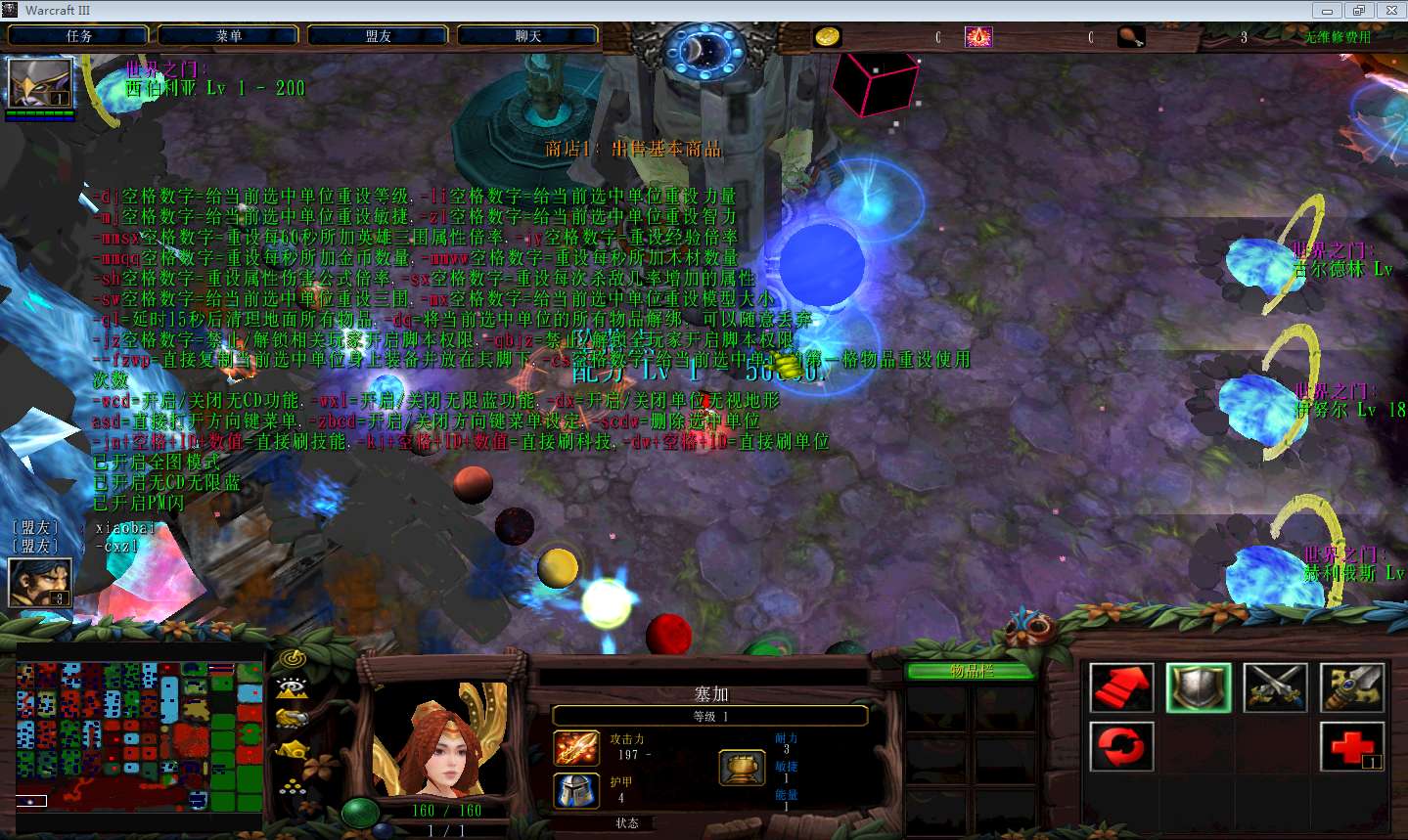This screenshot has width=1408, height=840.
Task: Open hero abilities with the red cross
Action: click(1351, 747)
